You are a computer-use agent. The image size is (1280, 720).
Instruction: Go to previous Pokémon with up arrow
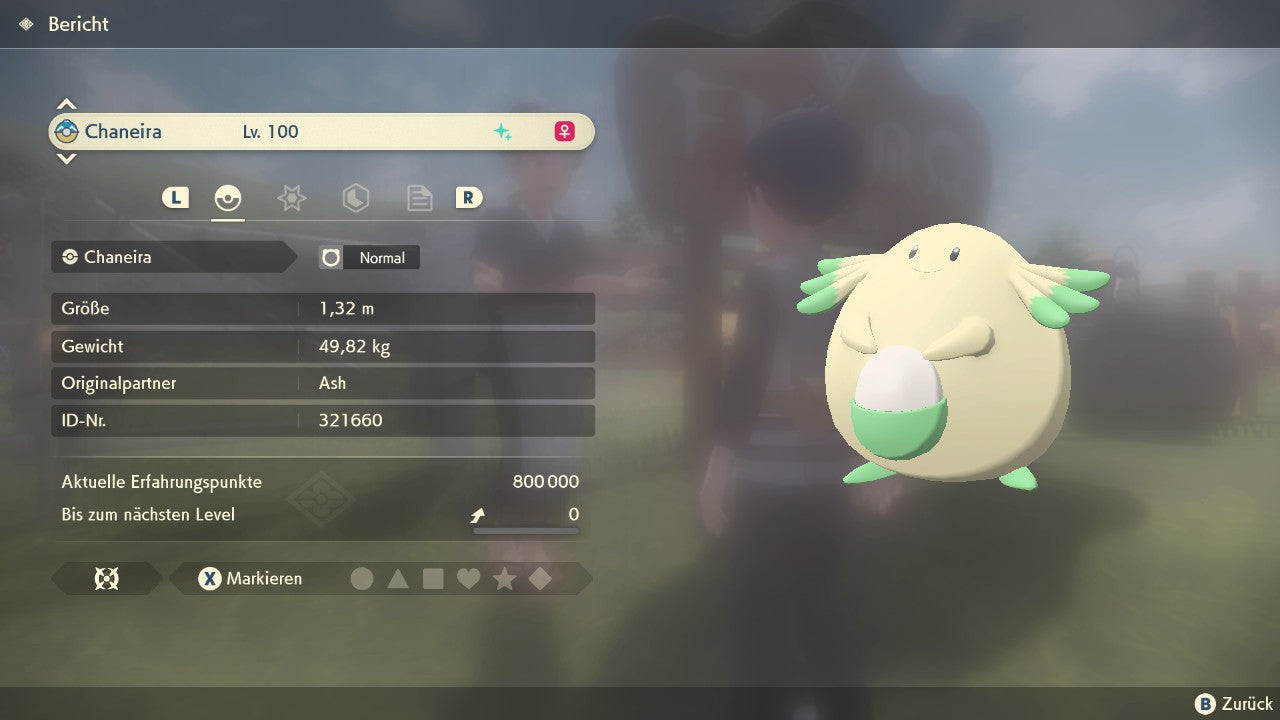(66, 104)
